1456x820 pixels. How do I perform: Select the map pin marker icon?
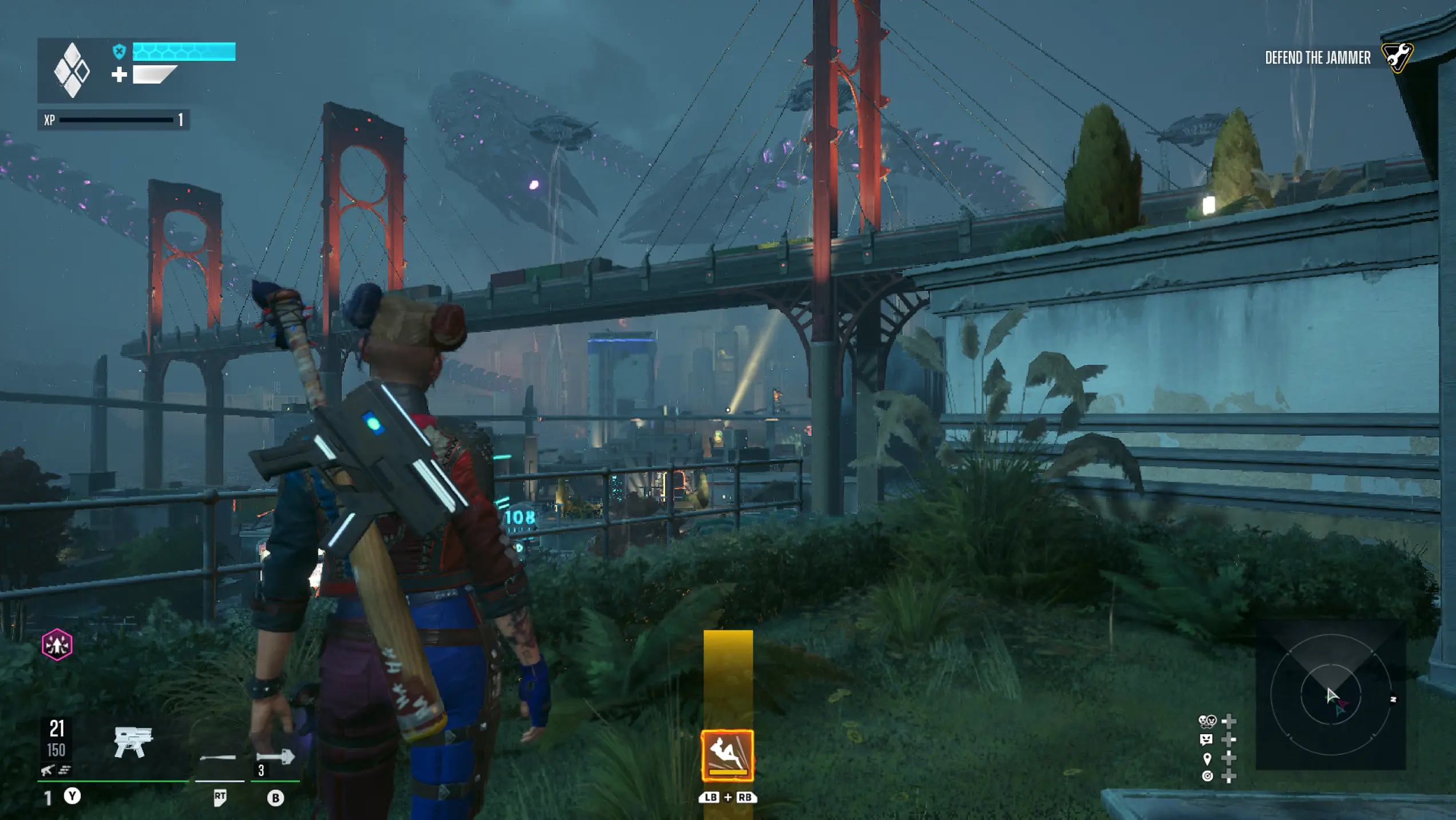[1207, 759]
